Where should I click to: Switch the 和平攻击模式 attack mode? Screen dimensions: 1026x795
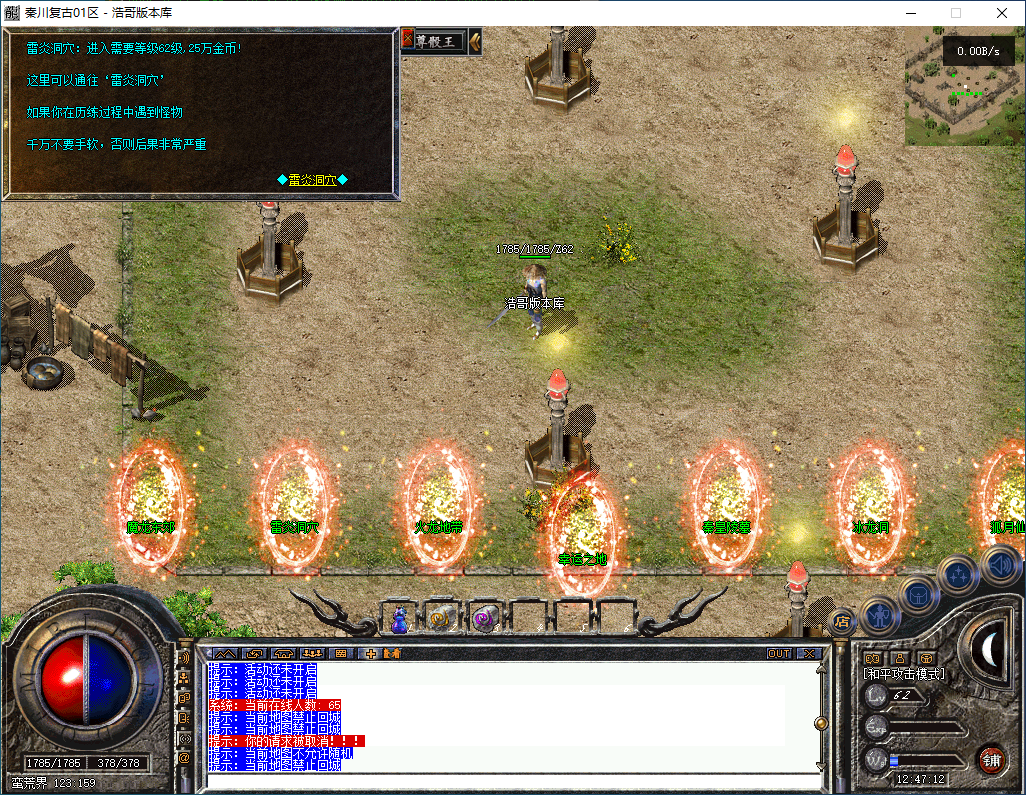904,674
